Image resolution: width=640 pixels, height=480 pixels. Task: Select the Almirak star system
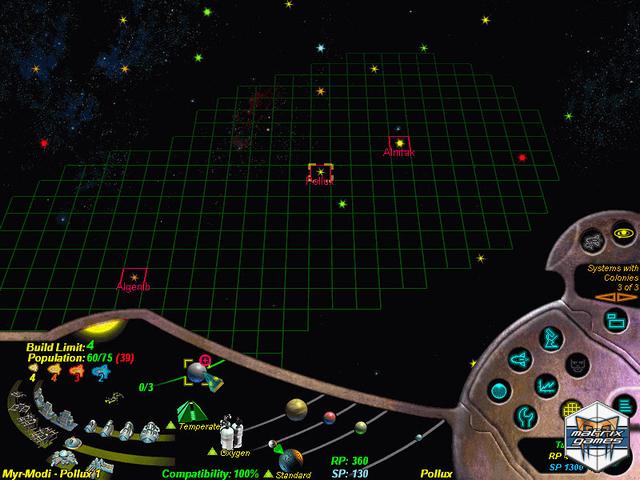399,144
